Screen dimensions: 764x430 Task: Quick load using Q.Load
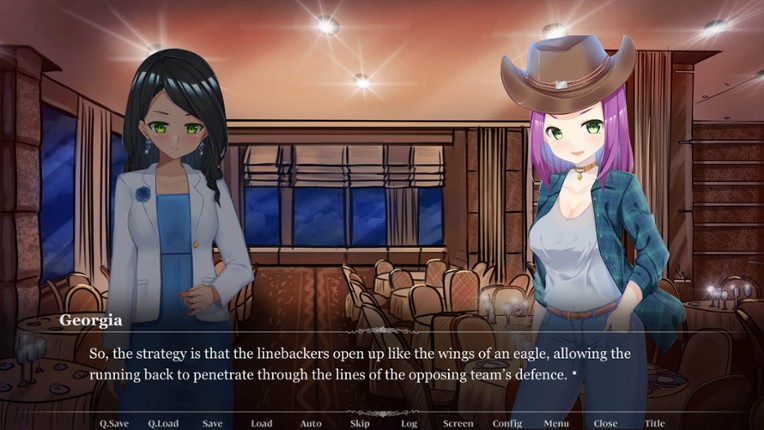163,423
